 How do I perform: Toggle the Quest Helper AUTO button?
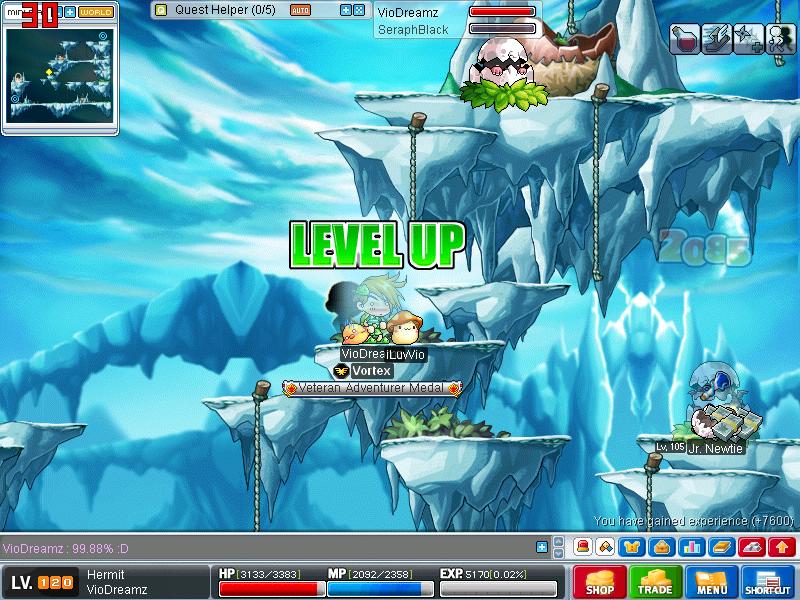pos(300,10)
